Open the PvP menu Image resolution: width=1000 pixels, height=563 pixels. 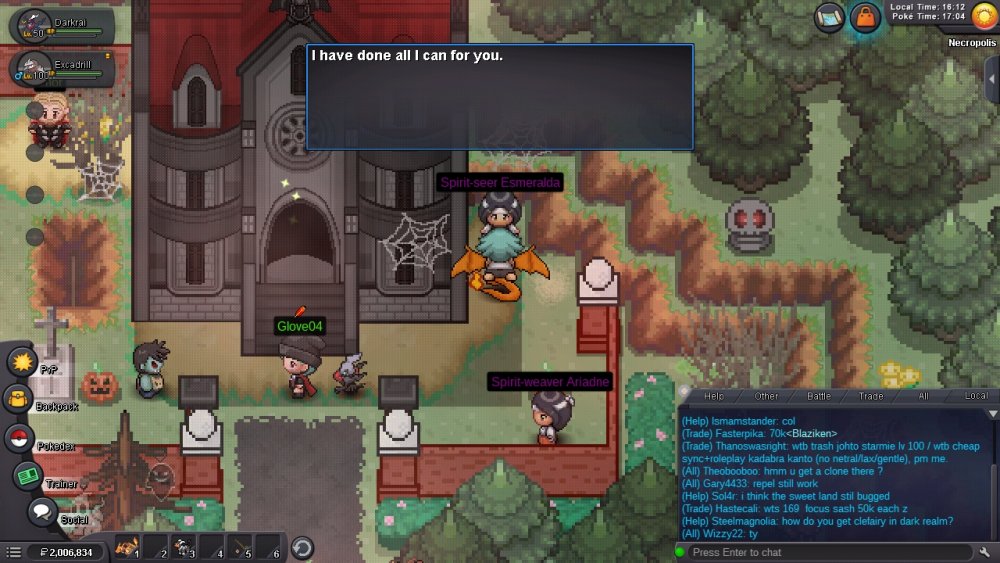pos(21,359)
